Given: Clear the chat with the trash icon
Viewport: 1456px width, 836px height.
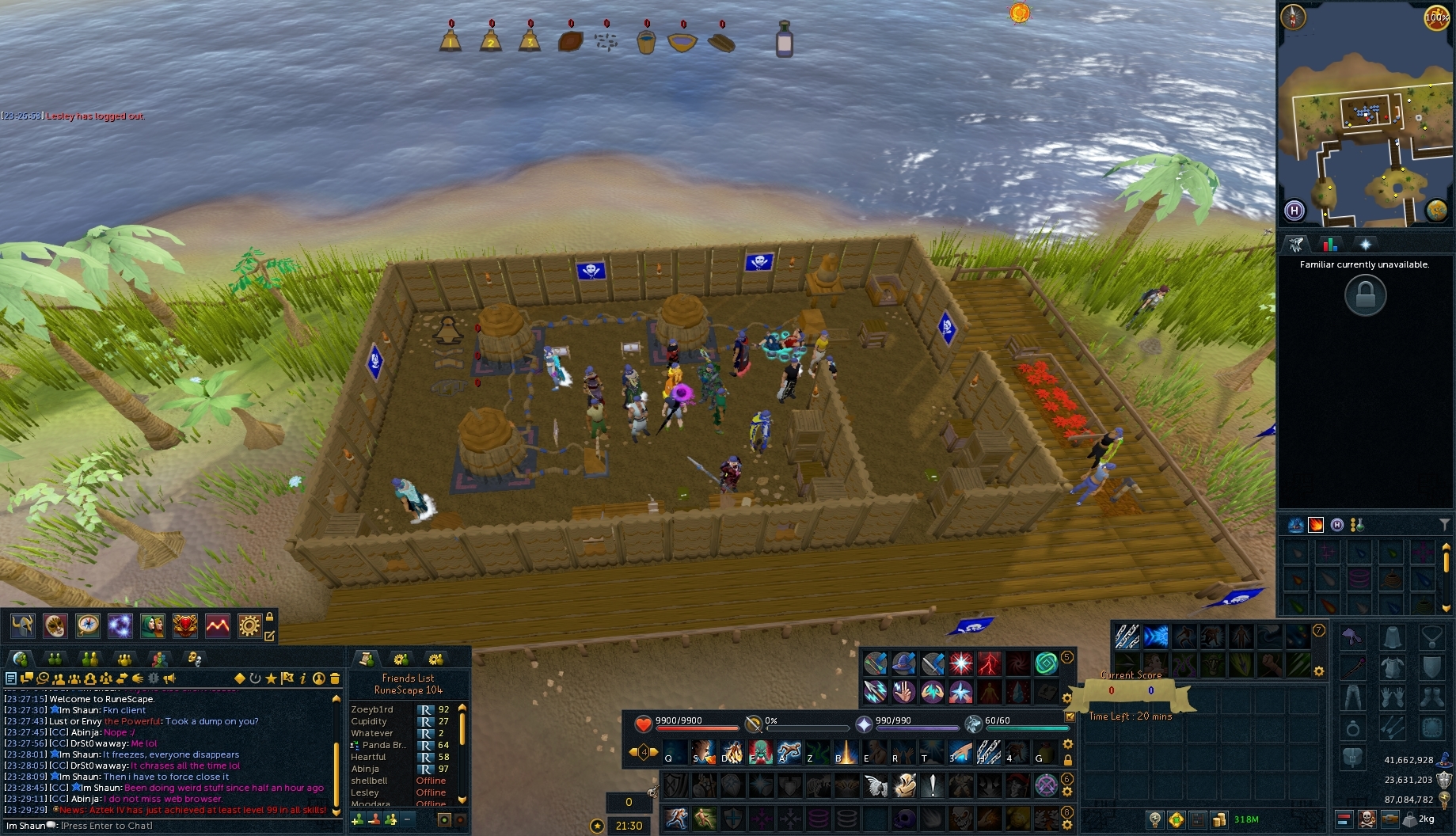Looking at the screenshot, I should [335, 678].
